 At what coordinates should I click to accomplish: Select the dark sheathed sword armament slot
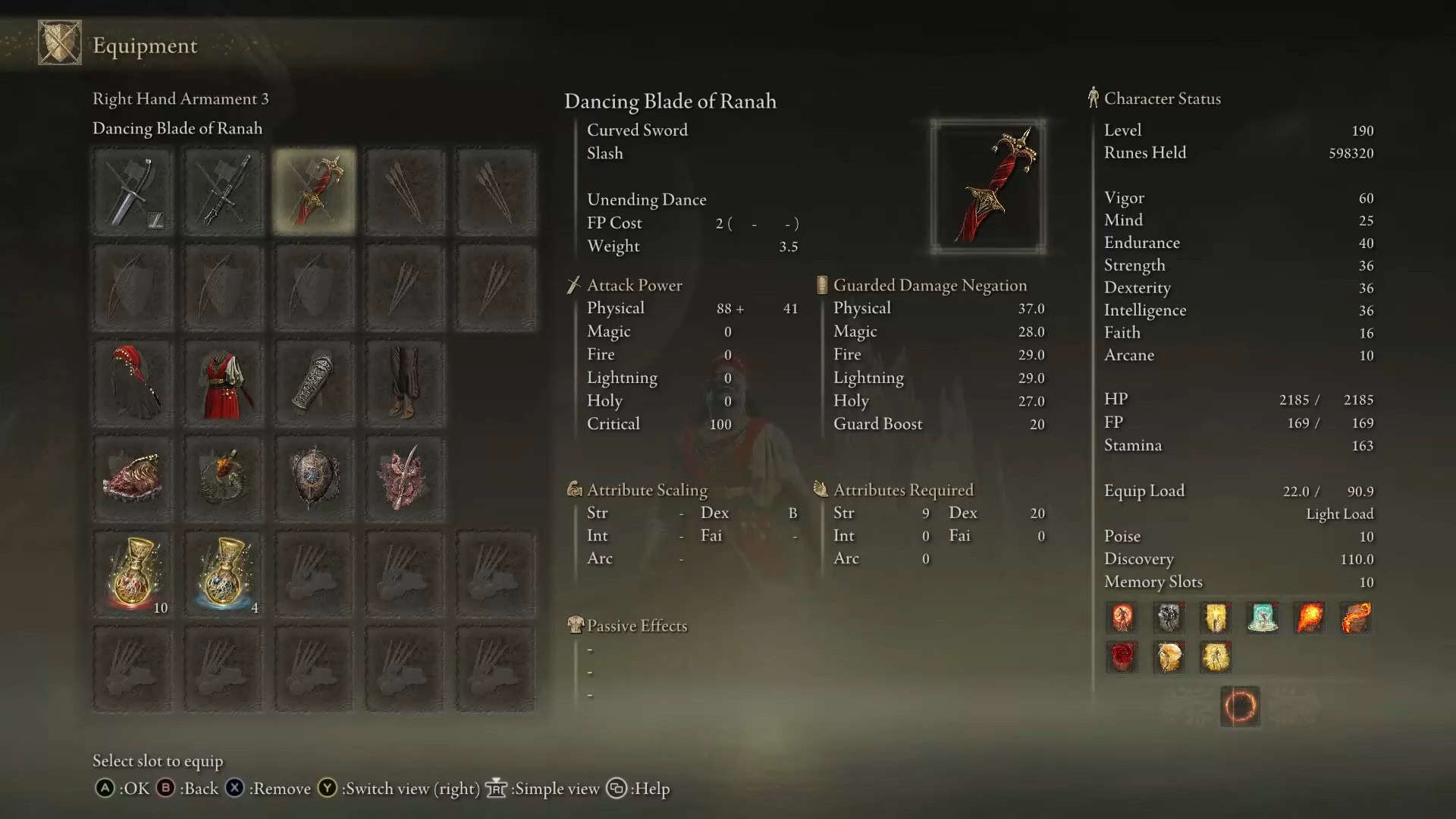[x=223, y=191]
